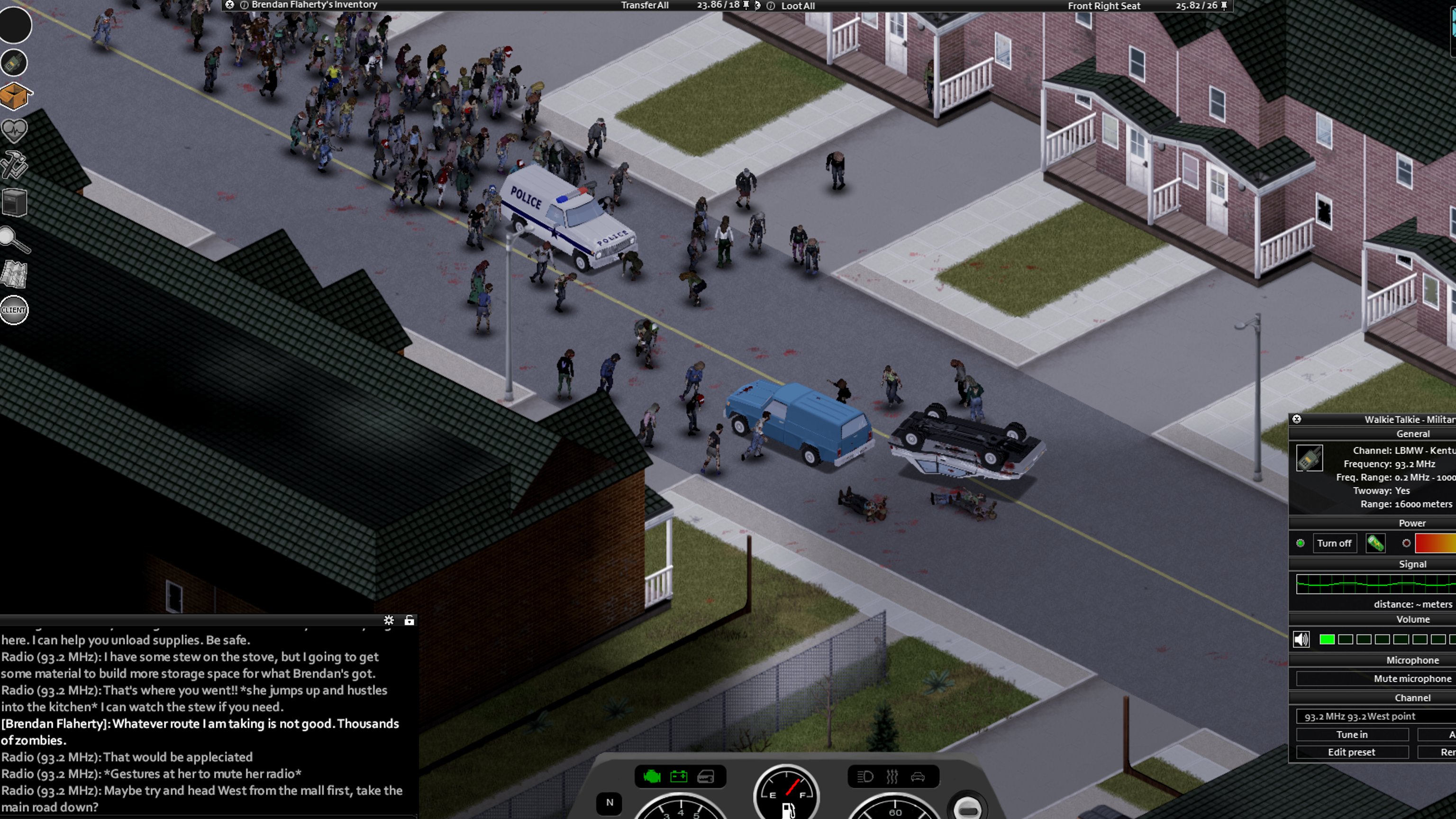This screenshot has width=1456, height=819.
Task: Toggle the chat lock icon
Action: click(x=409, y=620)
